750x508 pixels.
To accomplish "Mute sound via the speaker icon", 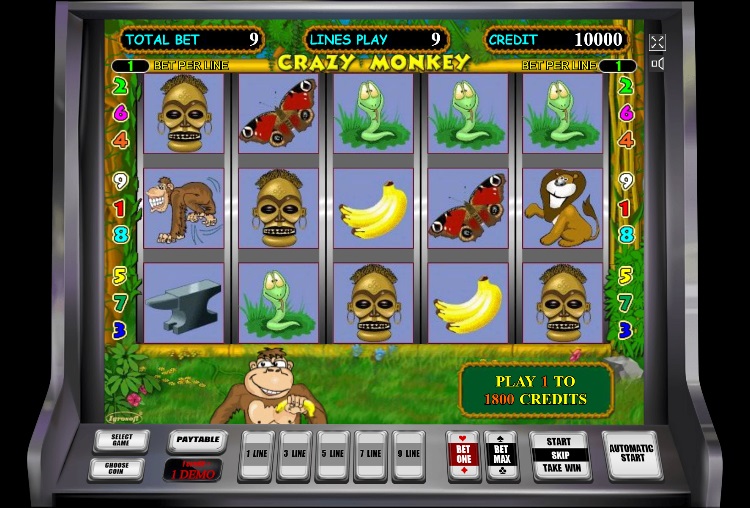I will [657, 64].
